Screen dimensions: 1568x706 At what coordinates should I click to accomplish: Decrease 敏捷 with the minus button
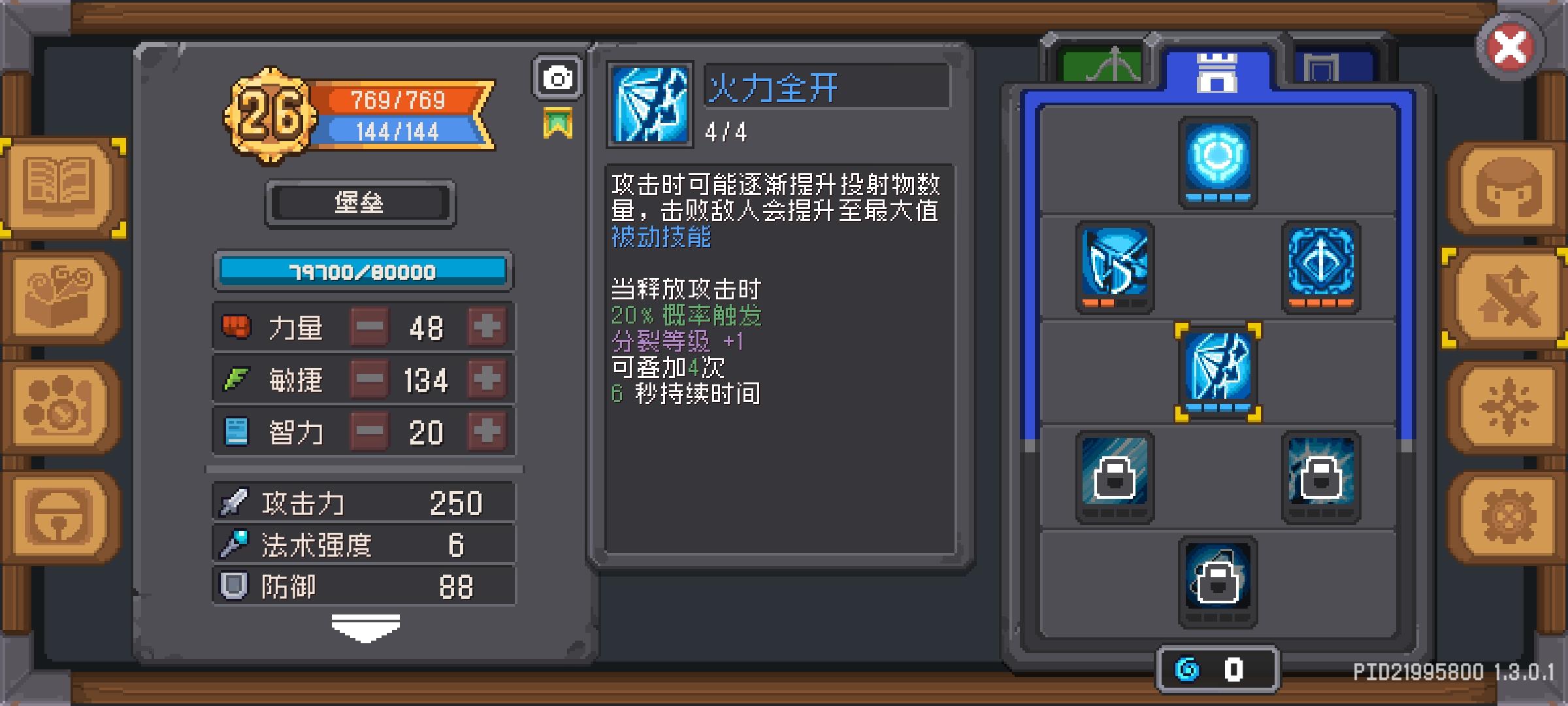click(369, 379)
